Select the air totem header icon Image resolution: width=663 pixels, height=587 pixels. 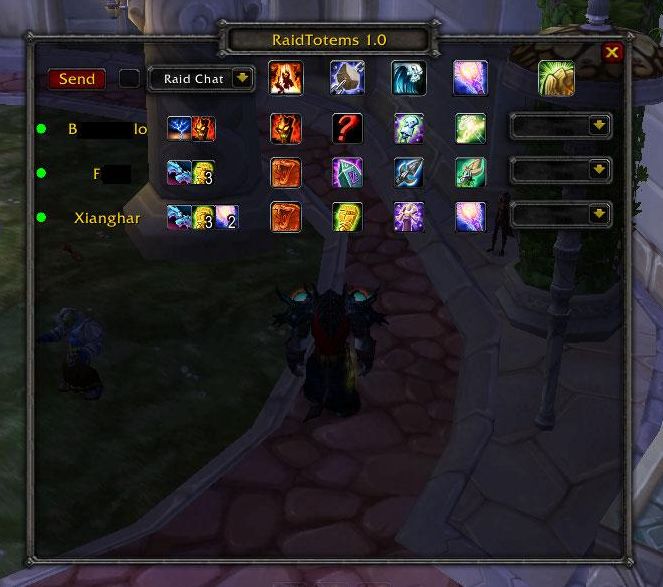(x=470, y=78)
